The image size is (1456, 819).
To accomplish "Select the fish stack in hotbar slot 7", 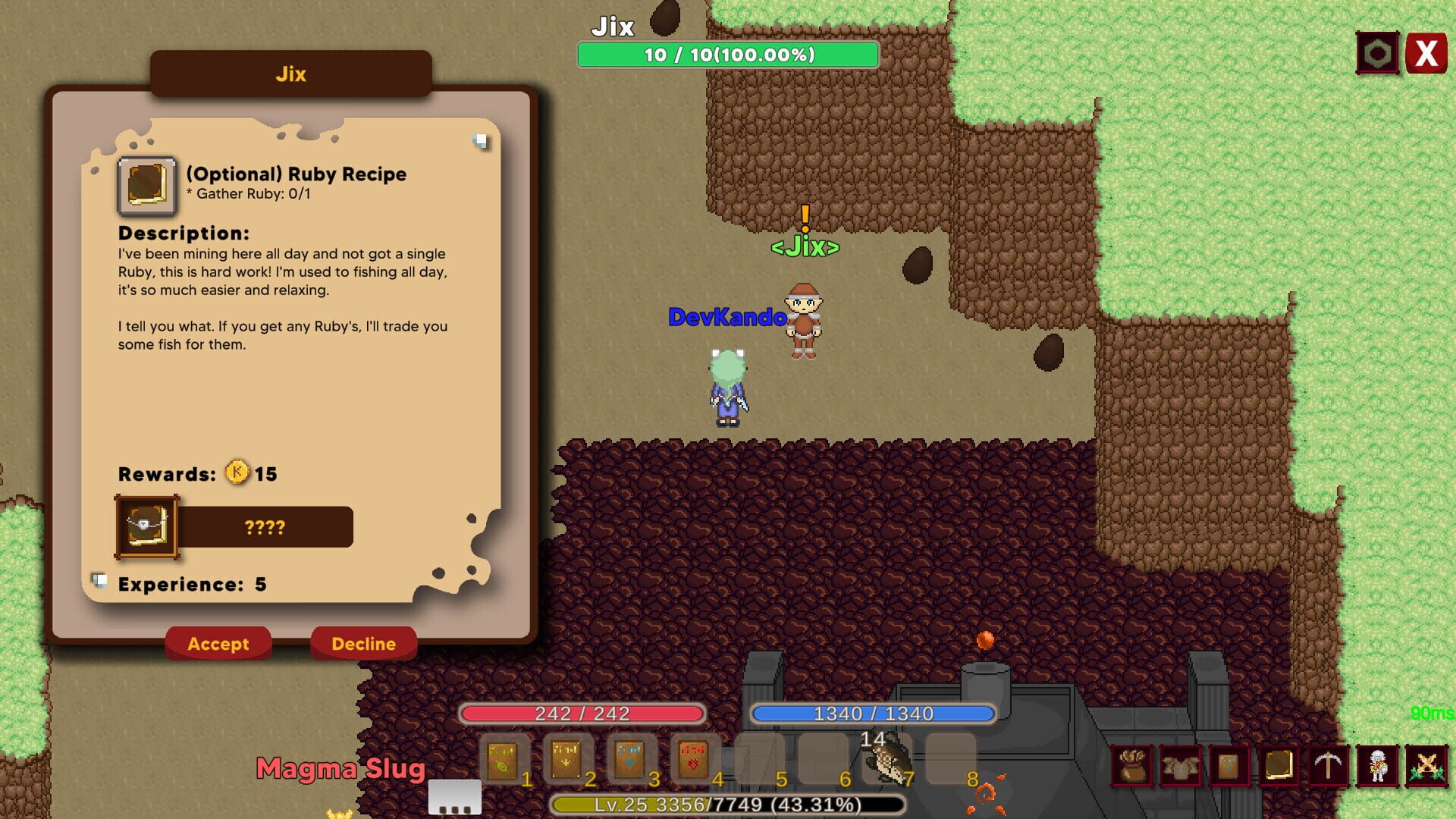I will (886, 758).
